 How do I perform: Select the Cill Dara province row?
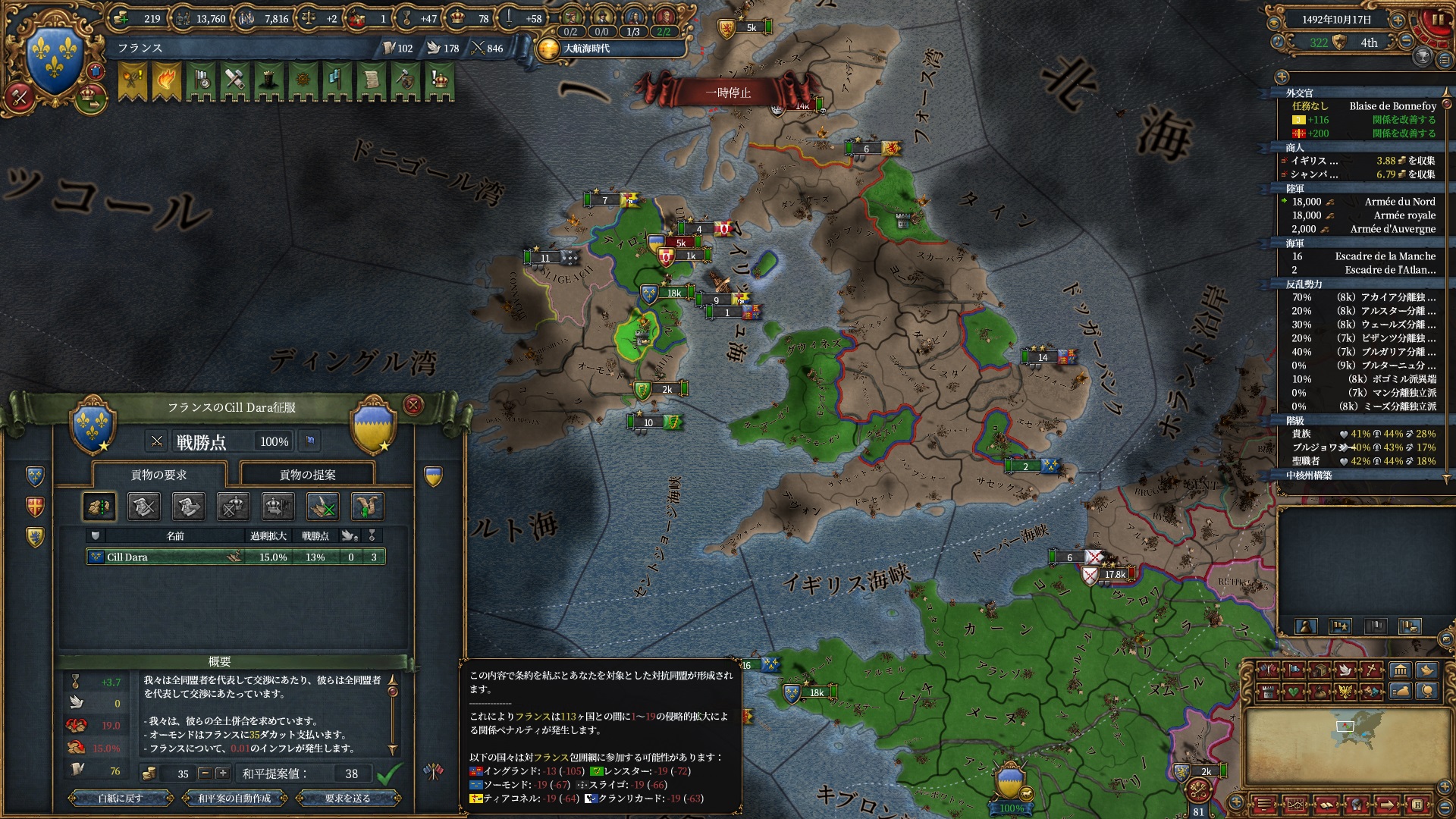pos(235,557)
